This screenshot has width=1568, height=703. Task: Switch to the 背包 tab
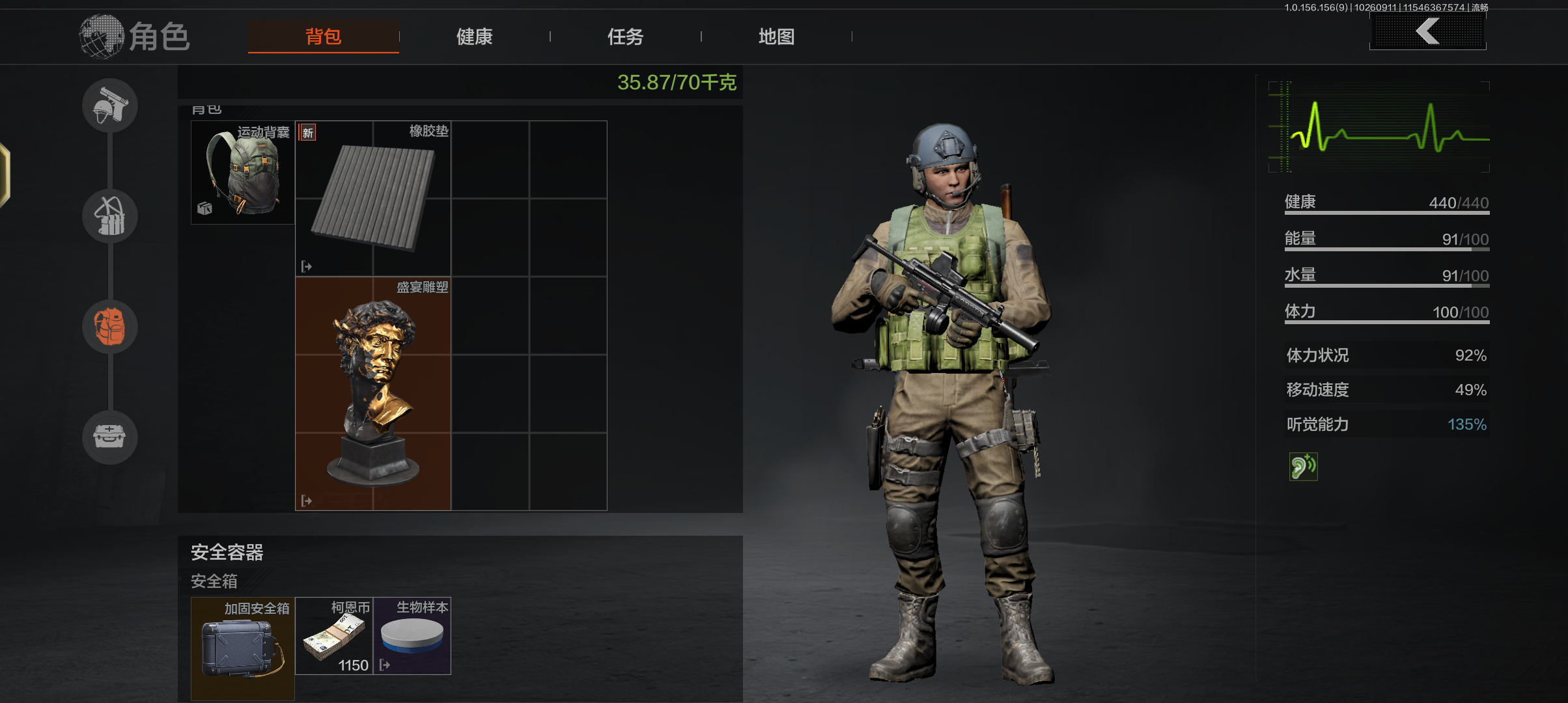[x=323, y=36]
